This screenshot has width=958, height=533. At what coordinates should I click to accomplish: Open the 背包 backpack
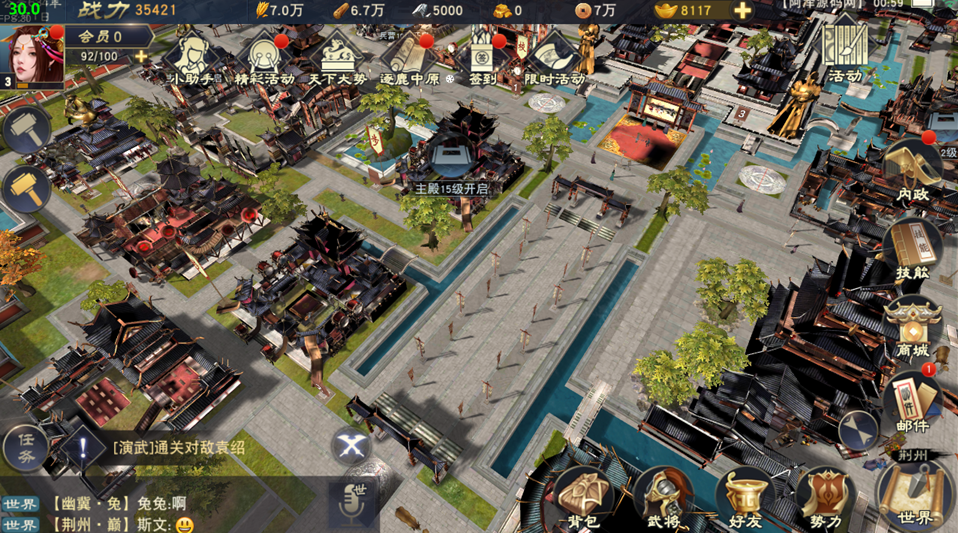[x=584, y=497]
